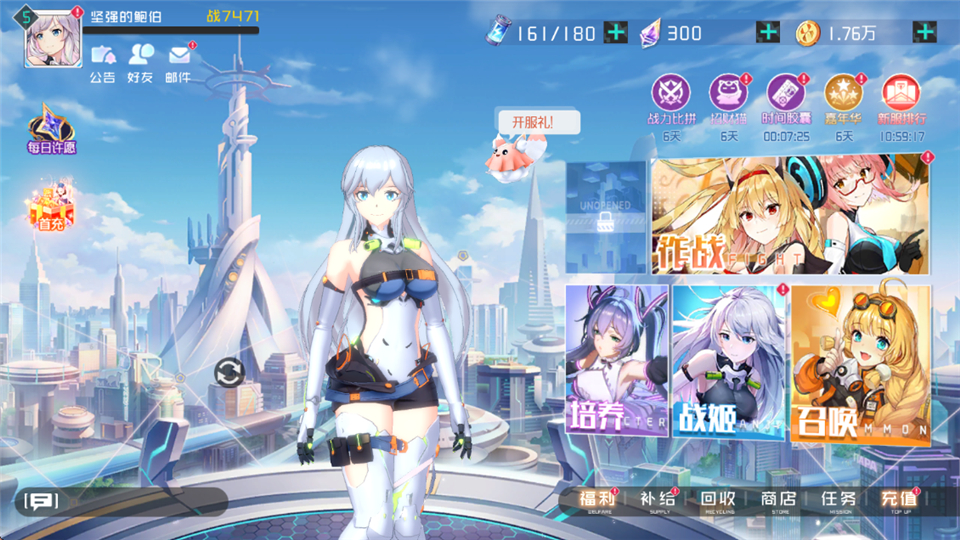Open the 福利 welfare menu

[x=600, y=500]
